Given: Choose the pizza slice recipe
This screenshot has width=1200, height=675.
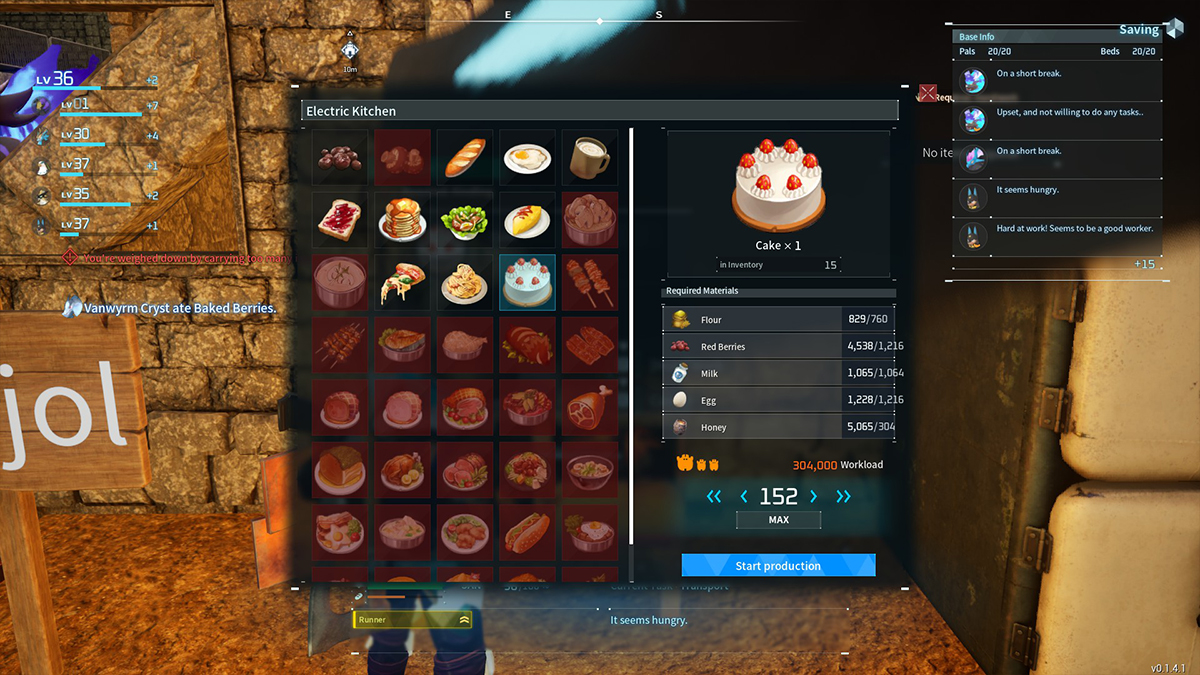Looking at the screenshot, I should [x=402, y=282].
